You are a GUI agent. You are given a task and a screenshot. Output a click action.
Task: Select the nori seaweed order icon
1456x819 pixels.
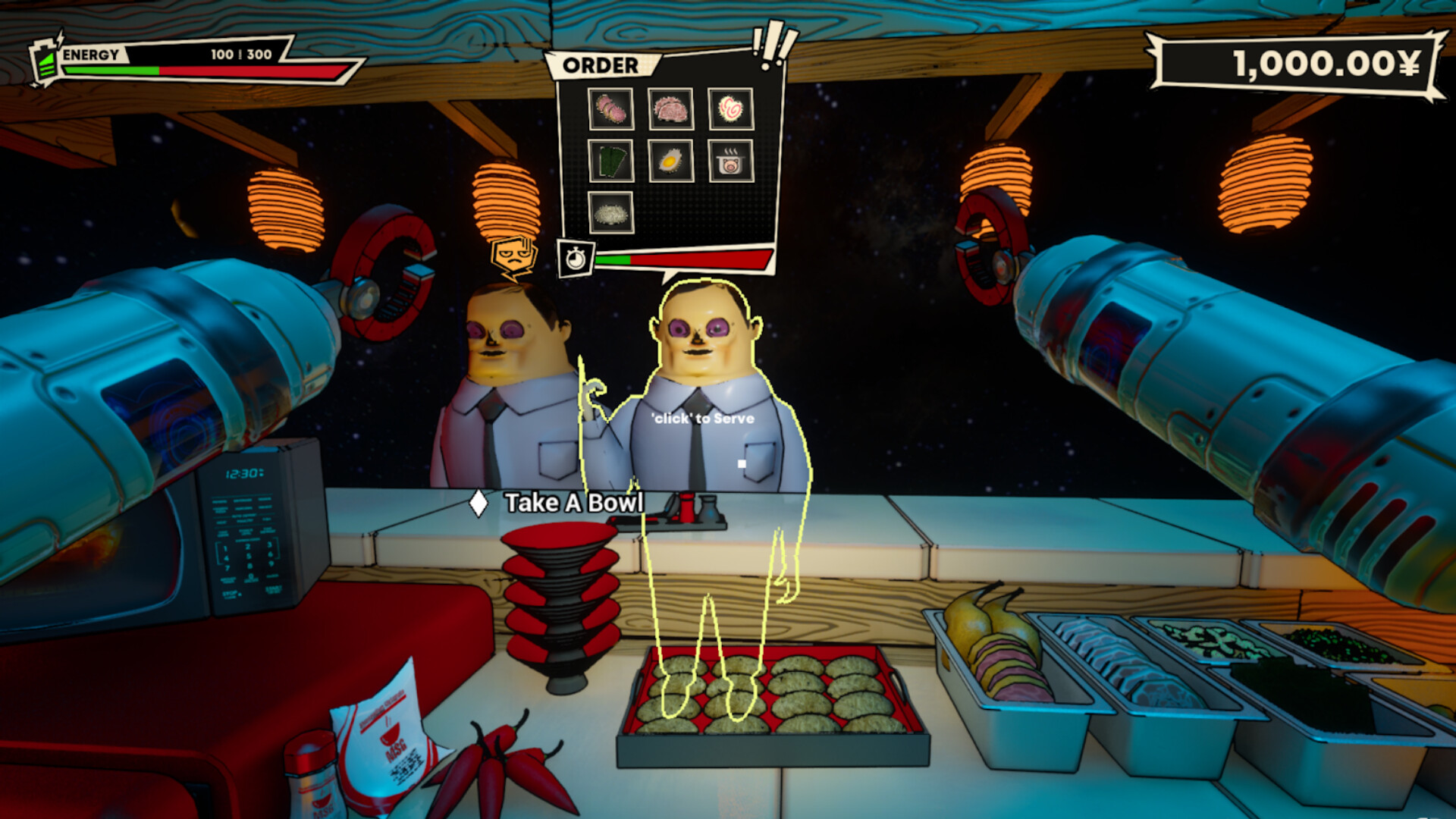[610, 161]
